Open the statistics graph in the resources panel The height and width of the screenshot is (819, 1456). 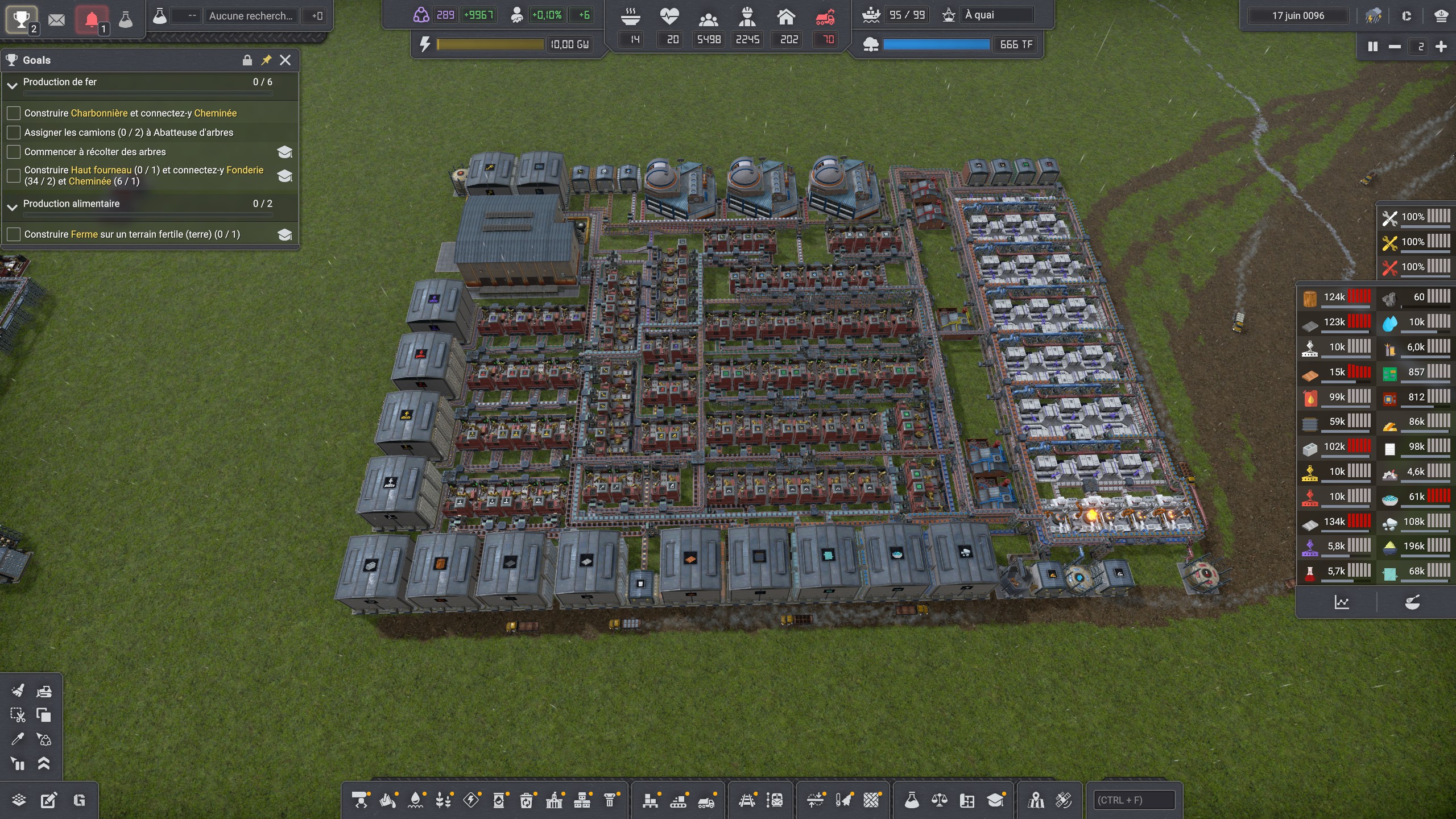[x=1342, y=601]
